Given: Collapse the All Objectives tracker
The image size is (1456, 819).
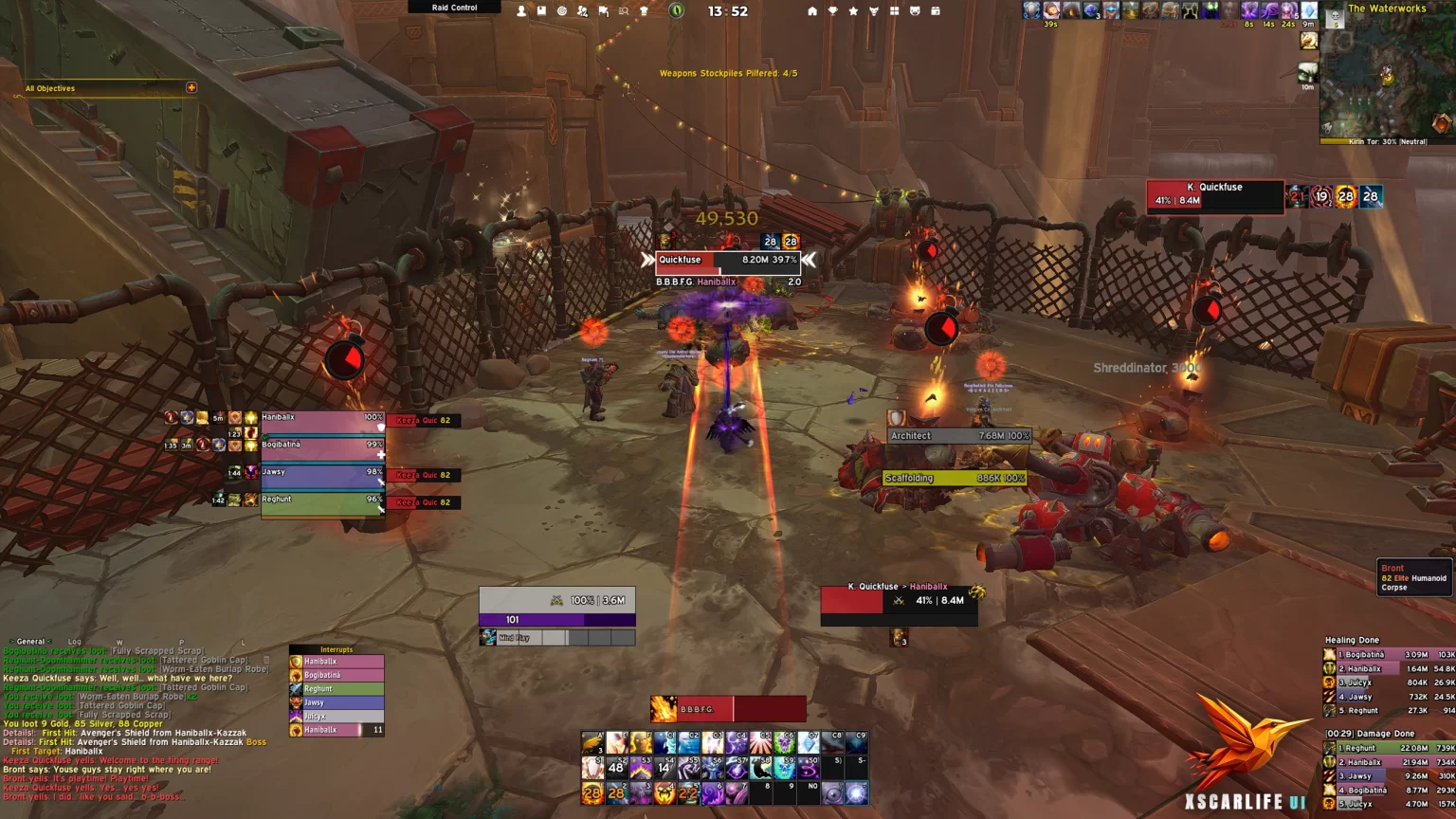Looking at the screenshot, I should point(191,87).
